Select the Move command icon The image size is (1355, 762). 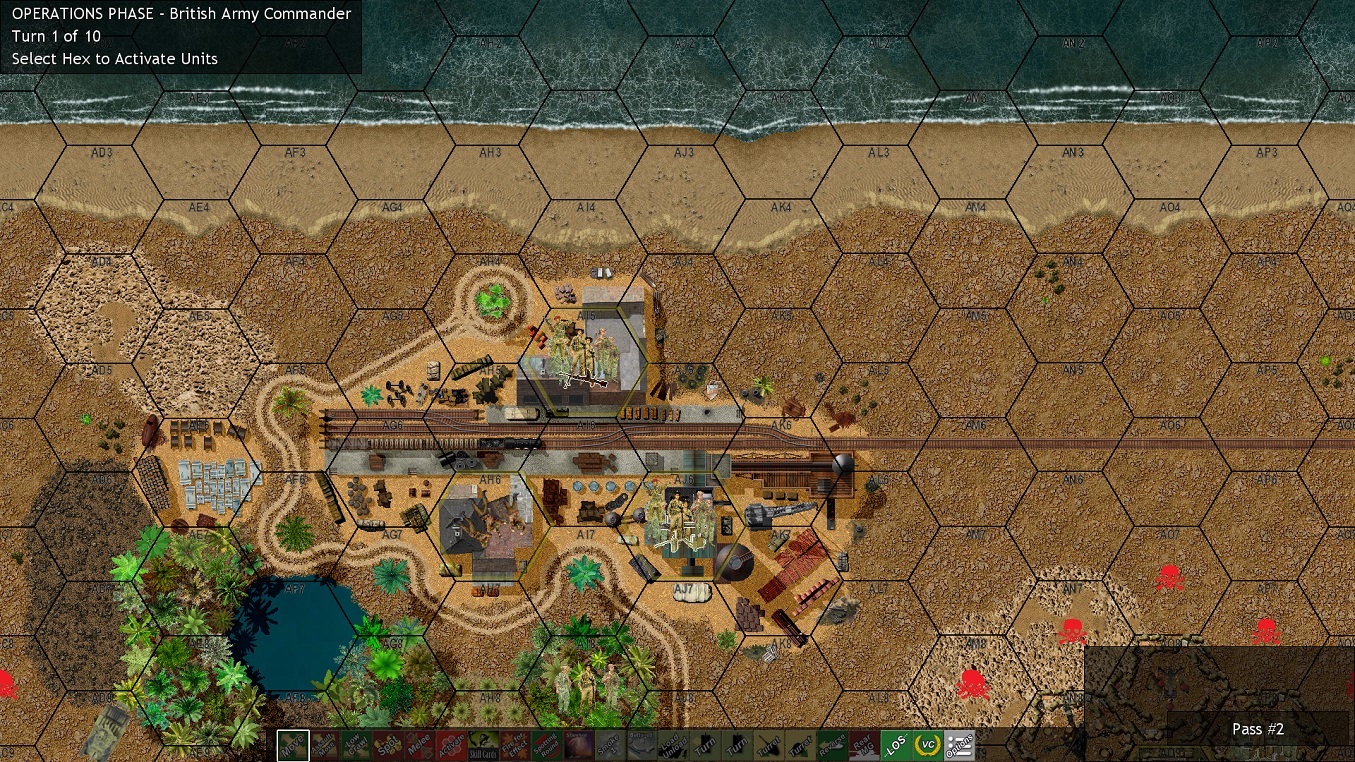(293, 745)
